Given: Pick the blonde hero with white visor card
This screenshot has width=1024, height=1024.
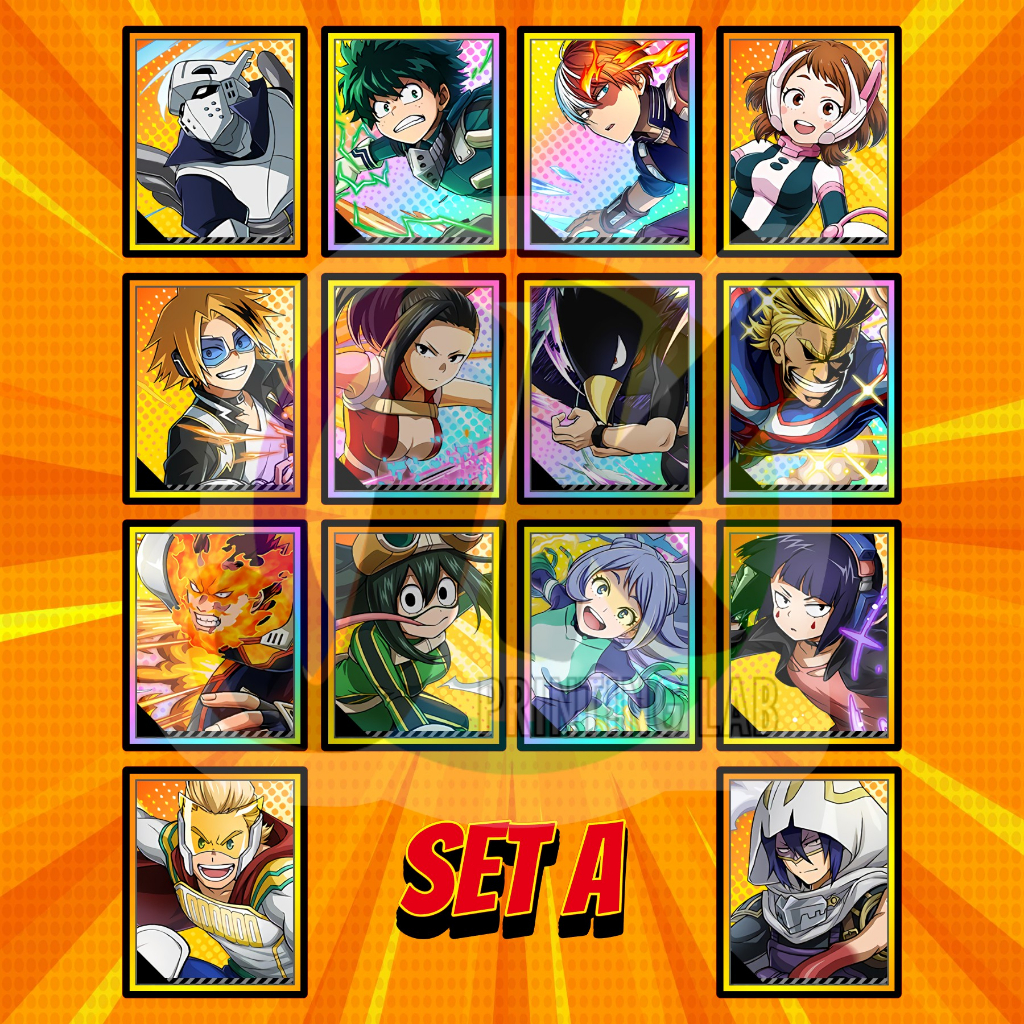Looking at the screenshot, I should tap(215, 882).
